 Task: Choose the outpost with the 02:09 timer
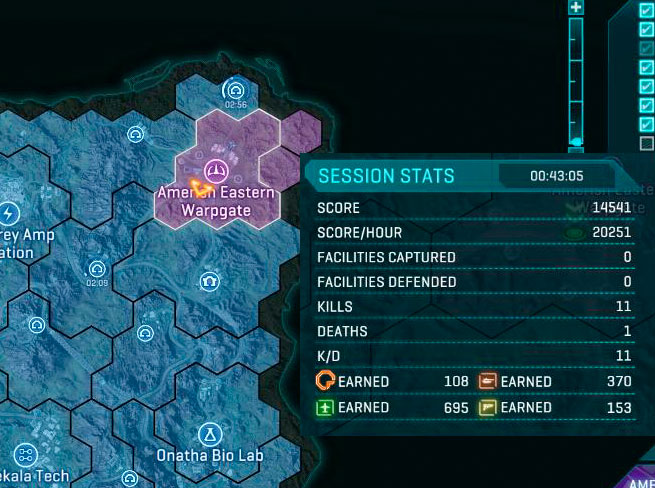coord(97,268)
